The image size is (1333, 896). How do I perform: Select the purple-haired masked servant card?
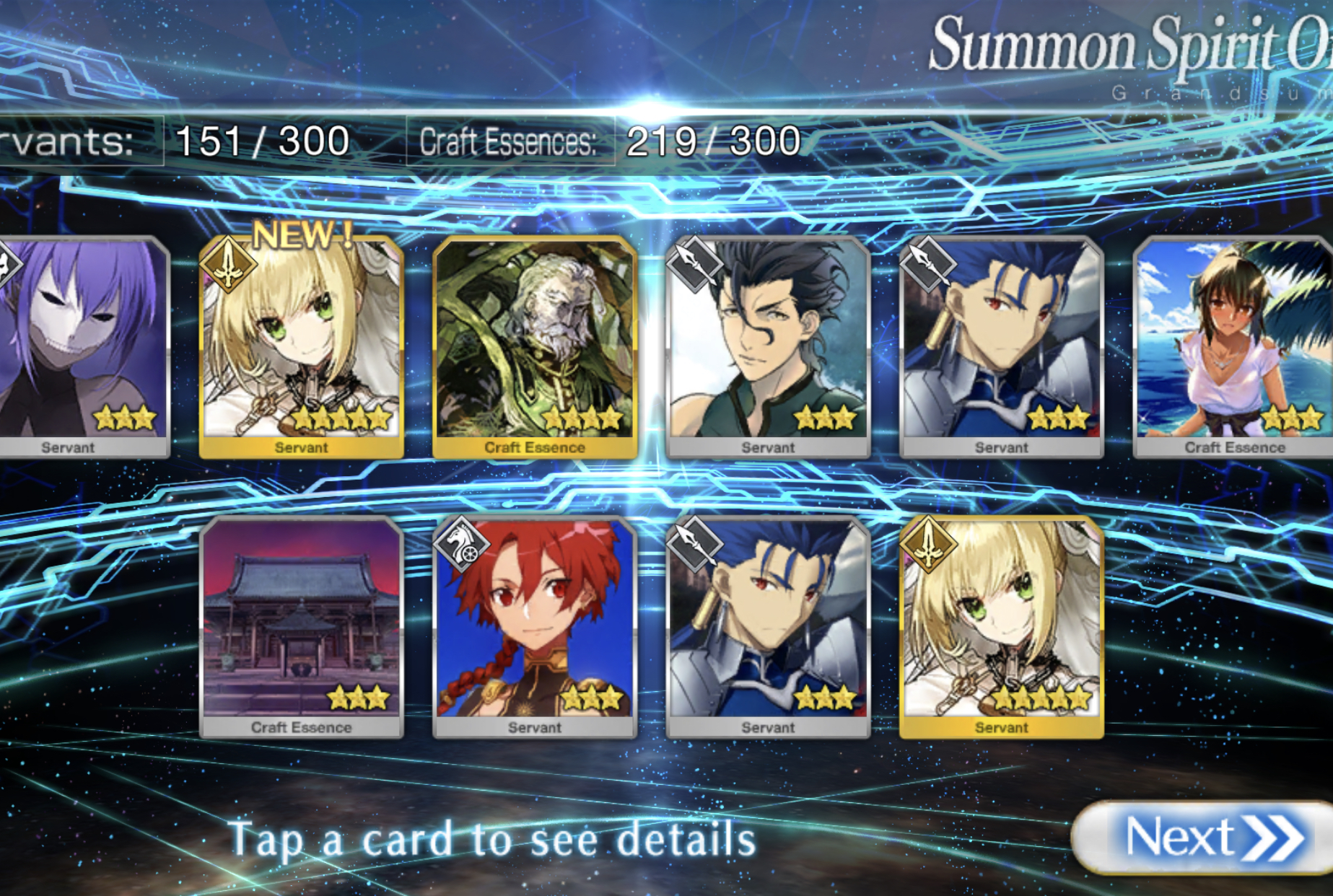(x=79, y=346)
